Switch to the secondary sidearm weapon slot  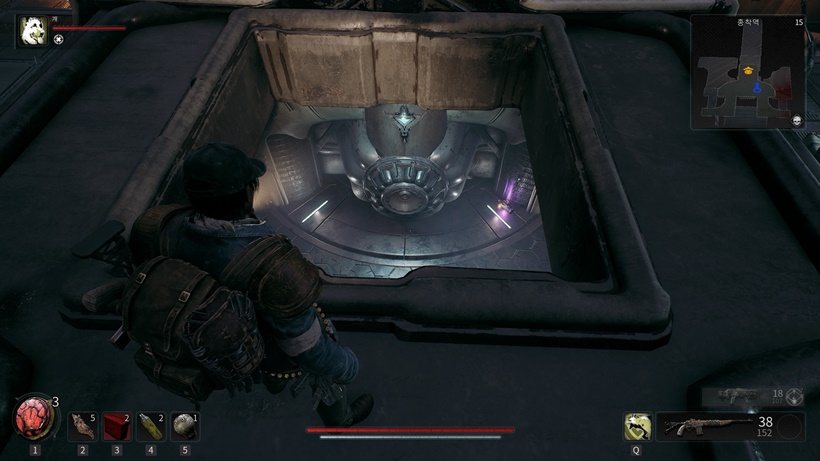click(743, 396)
